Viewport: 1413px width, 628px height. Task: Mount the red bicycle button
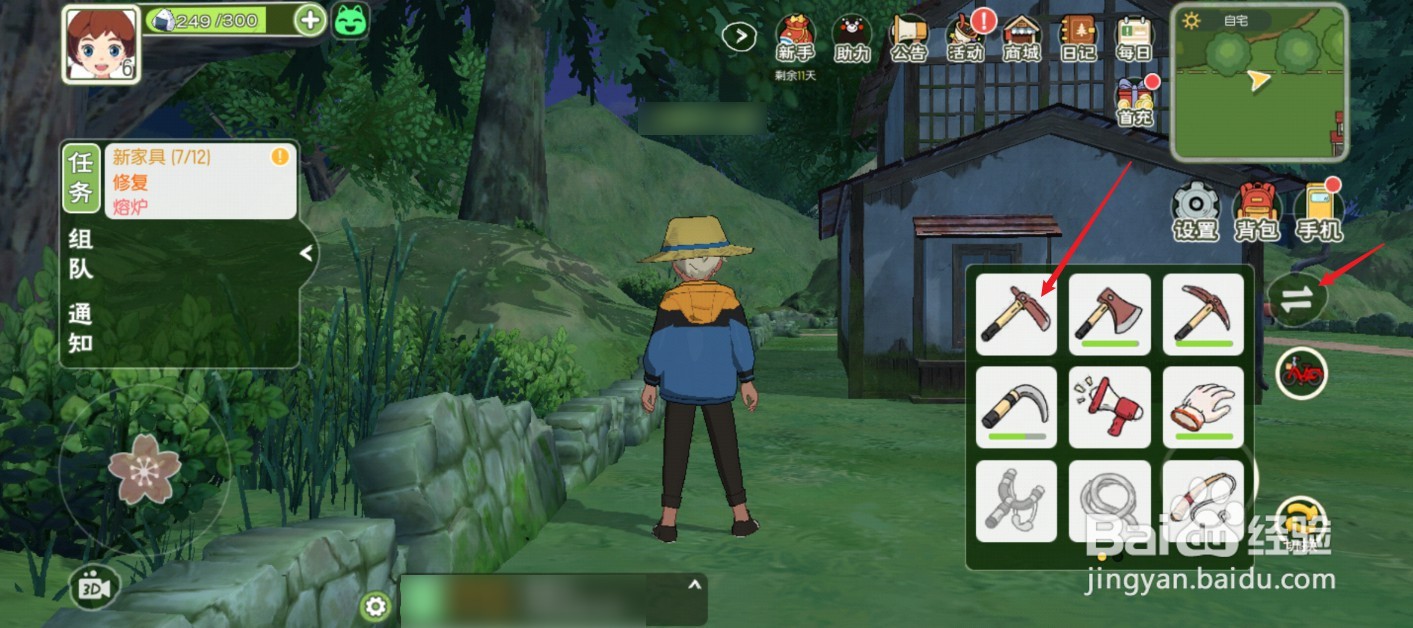[x=1302, y=374]
